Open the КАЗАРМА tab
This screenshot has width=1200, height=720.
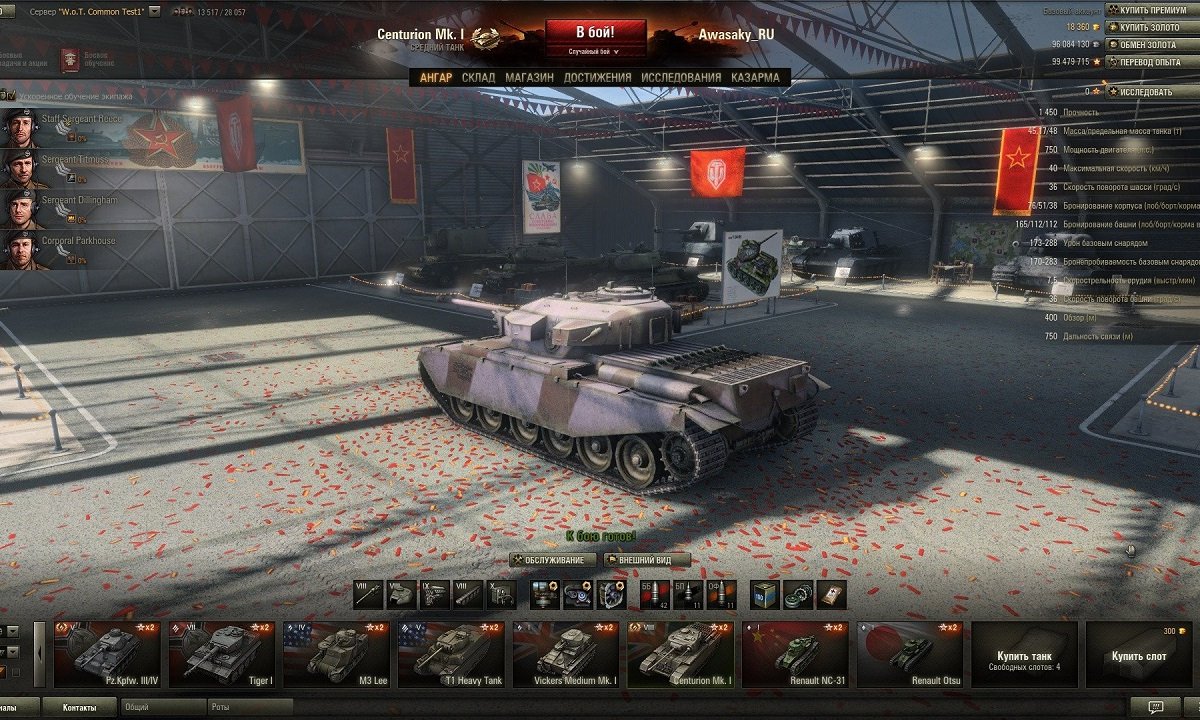(755, 77)
